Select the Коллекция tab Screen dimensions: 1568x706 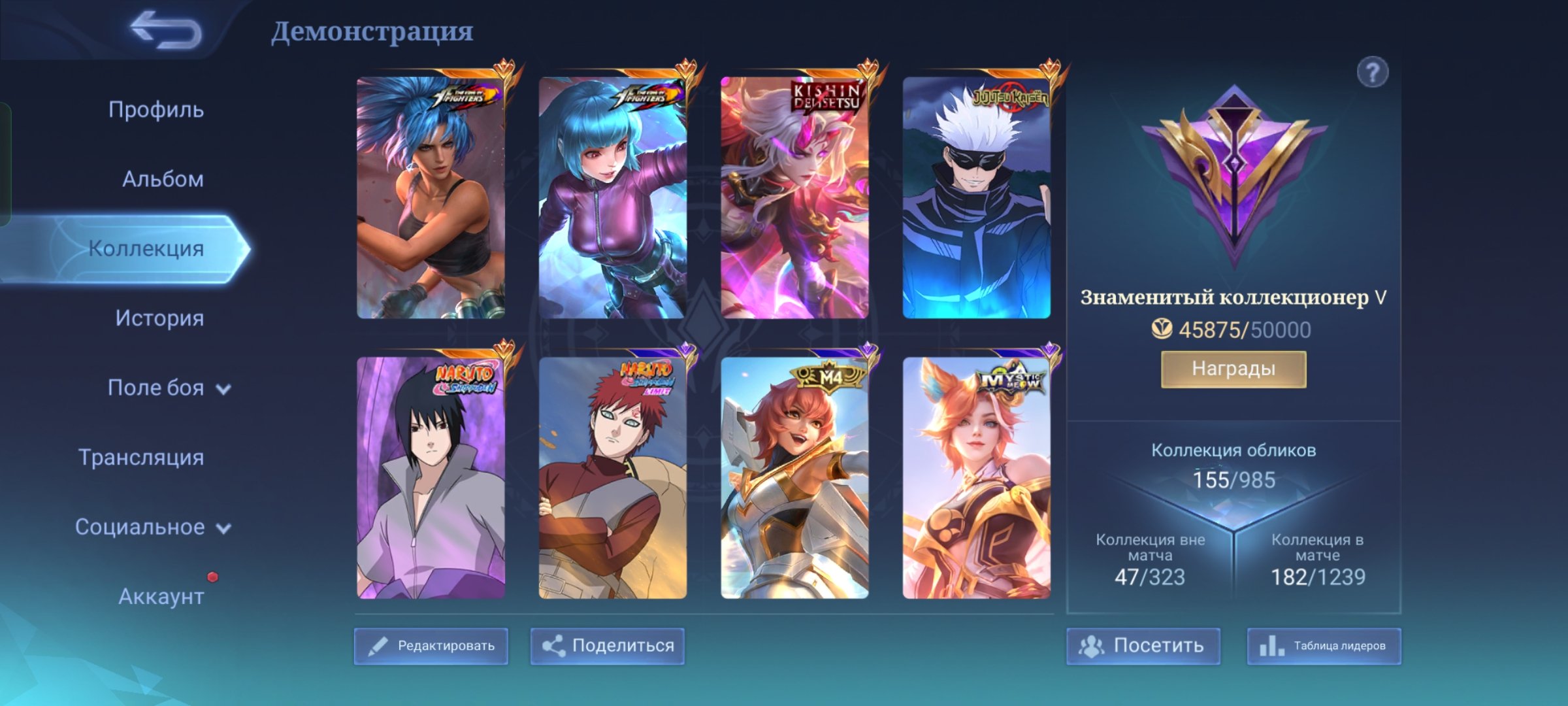coord(146,248)
